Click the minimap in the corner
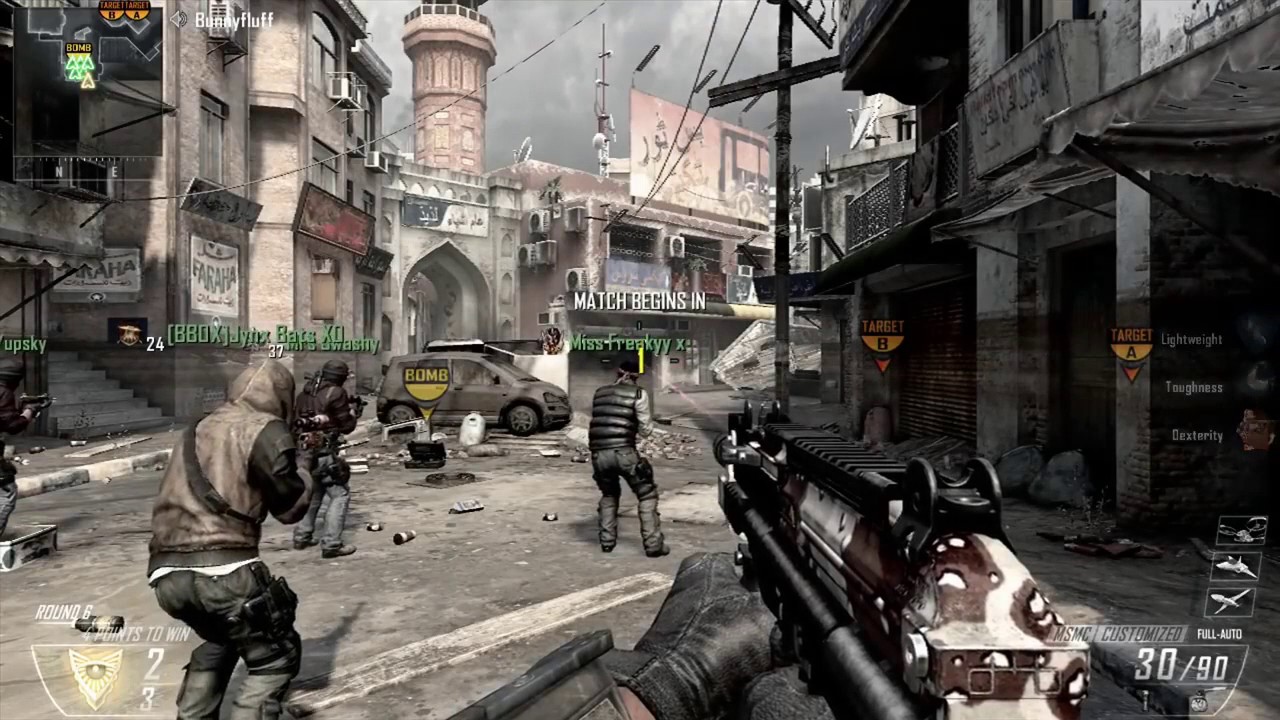Viewport: 1280px width, 720px height. [x=87, y=80]
